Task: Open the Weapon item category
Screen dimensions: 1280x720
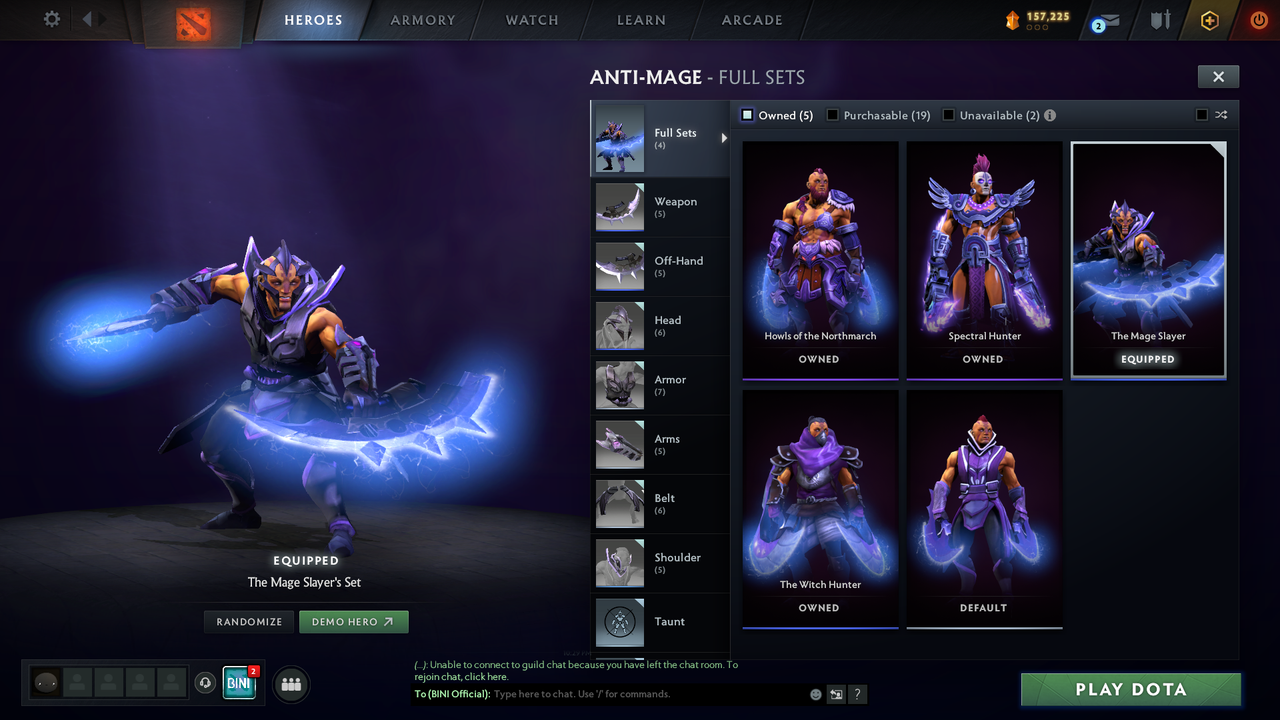Action: click(x=660, y=207)
